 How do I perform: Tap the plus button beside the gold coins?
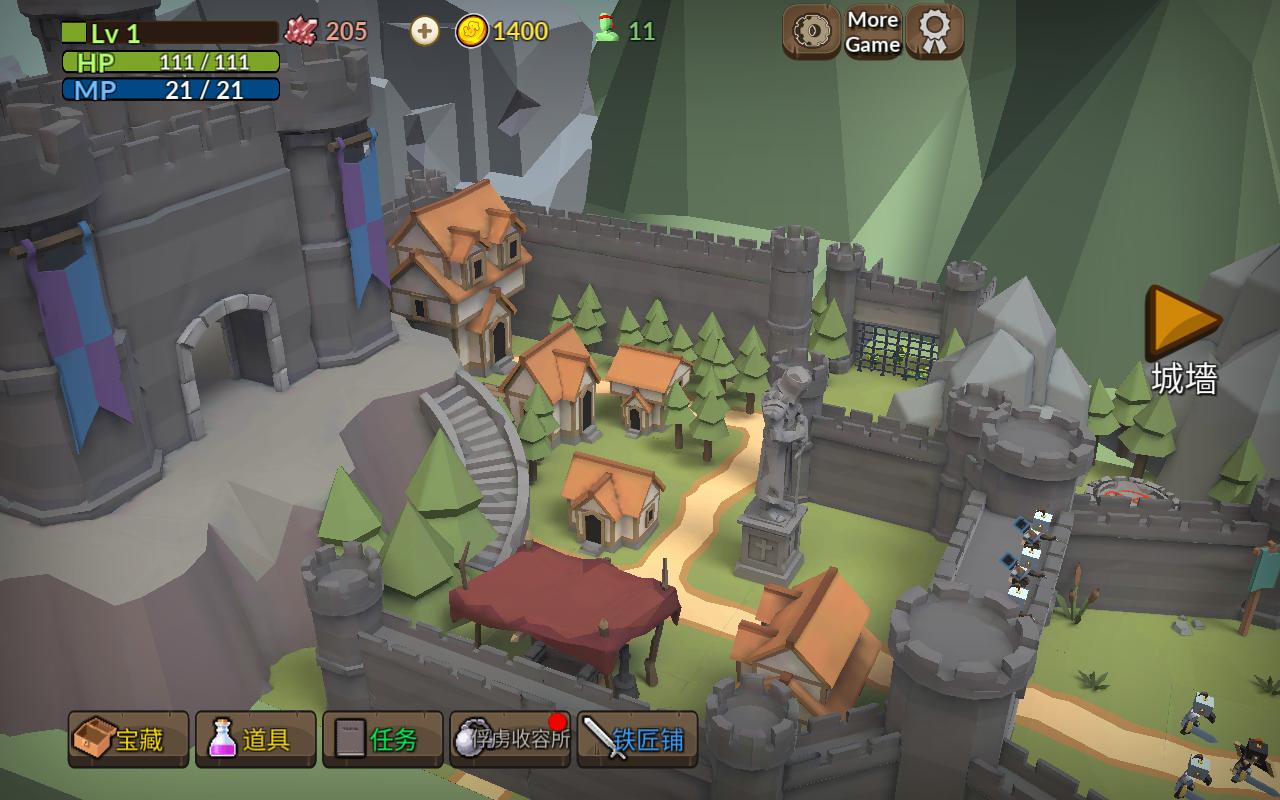coord(425,31)
